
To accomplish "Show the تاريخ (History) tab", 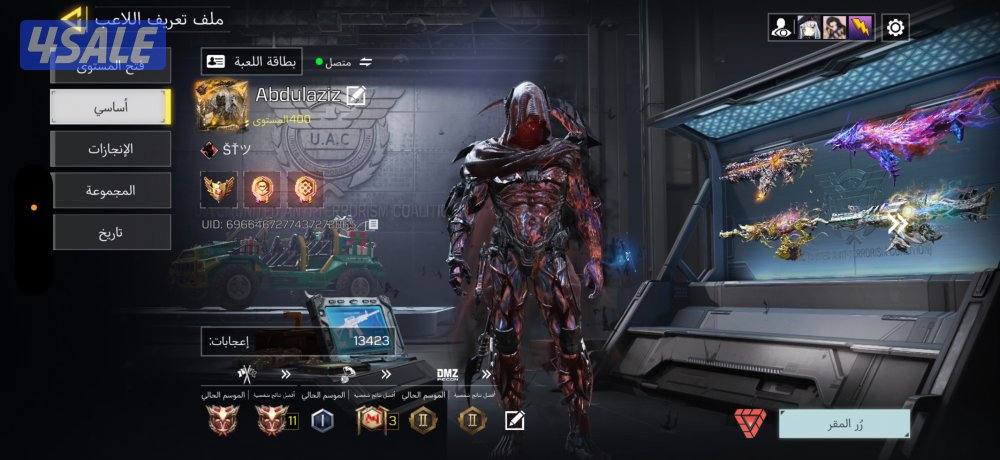I will [x=111, y=232].
